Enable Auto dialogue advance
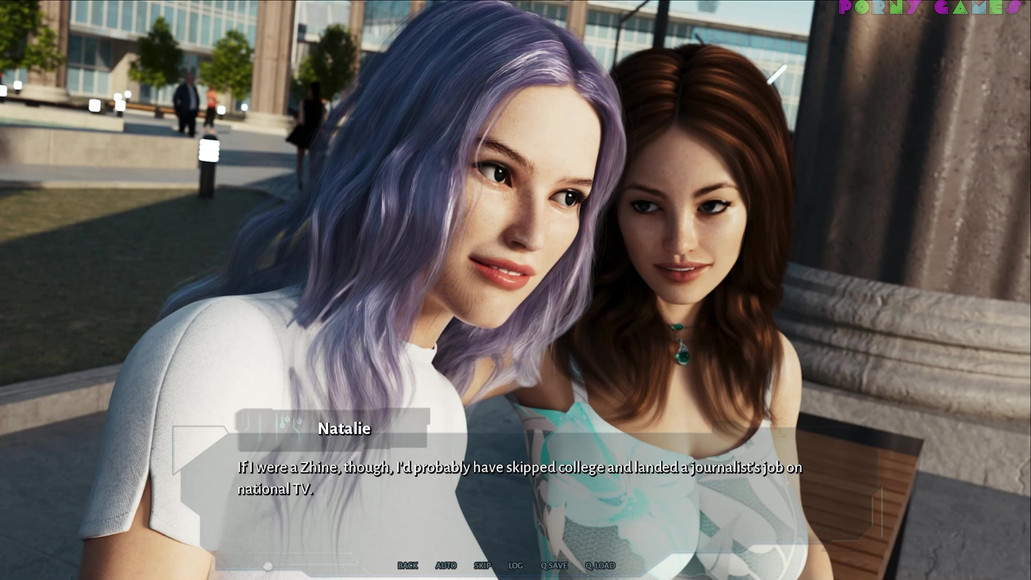This screenshot has width=1031, height=580. (x=446, y=566)
